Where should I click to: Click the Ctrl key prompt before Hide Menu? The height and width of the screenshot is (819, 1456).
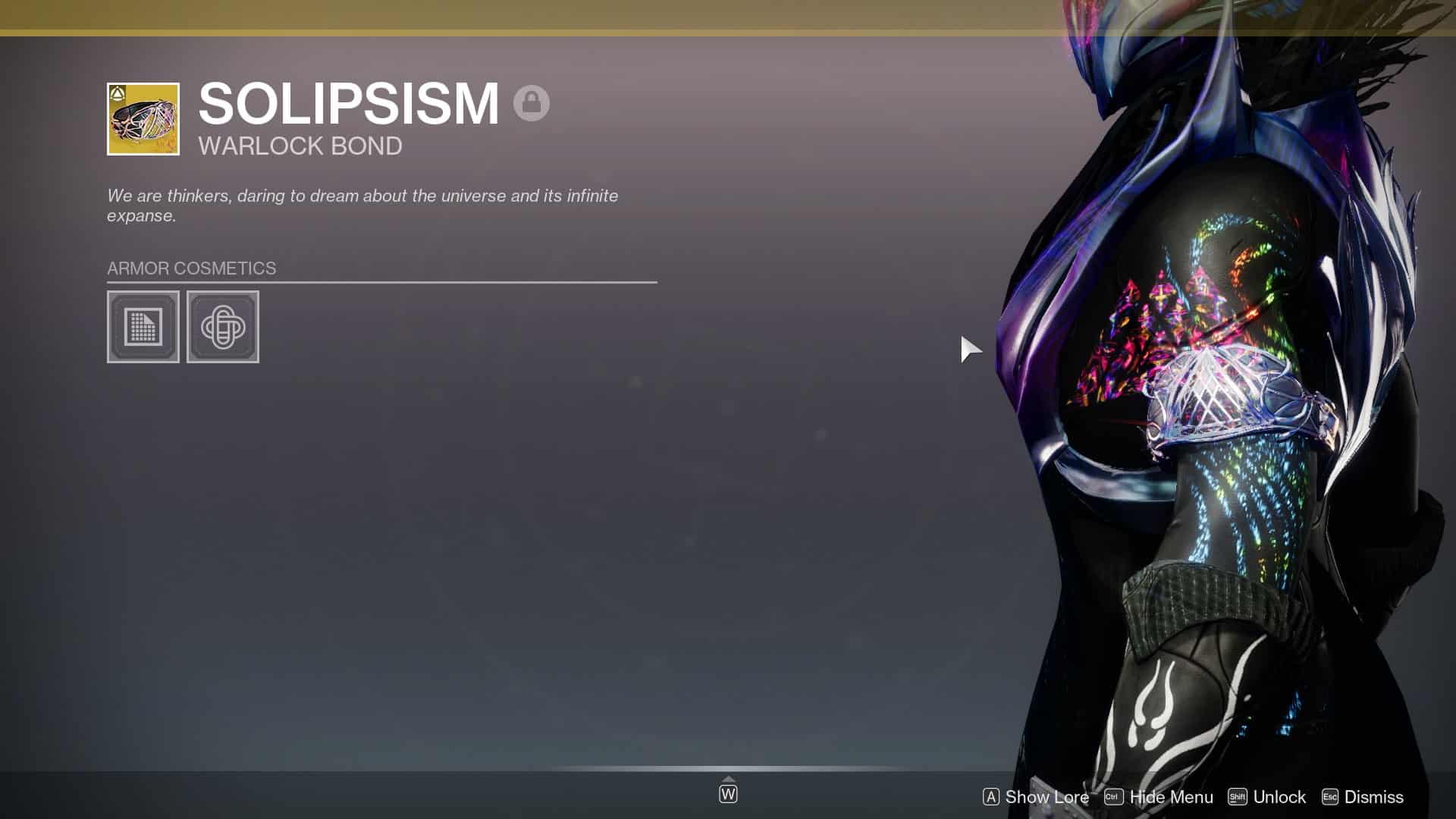coord(1112,797)
